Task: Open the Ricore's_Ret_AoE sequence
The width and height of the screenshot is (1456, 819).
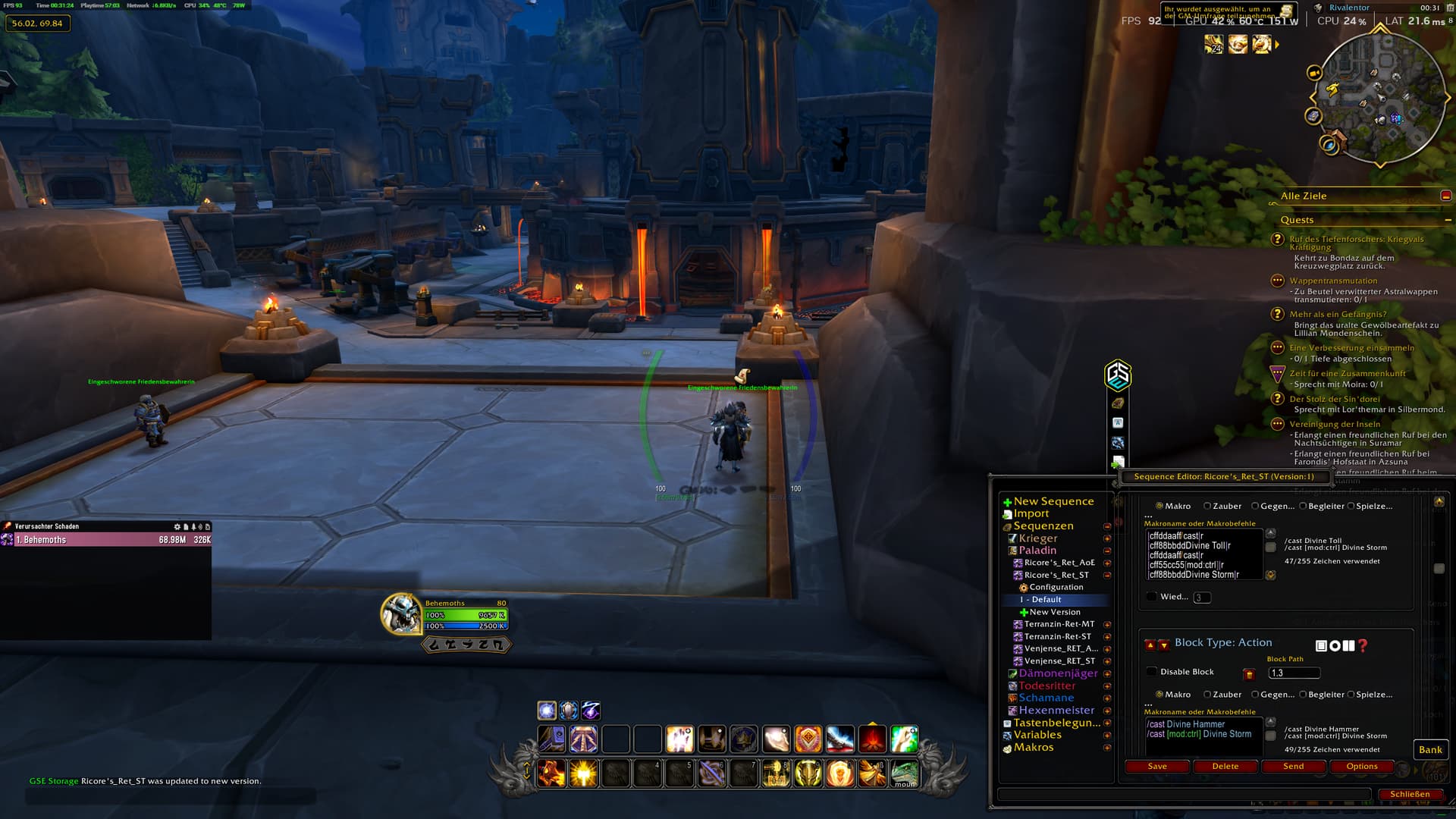Action: tap(1059, 563)
